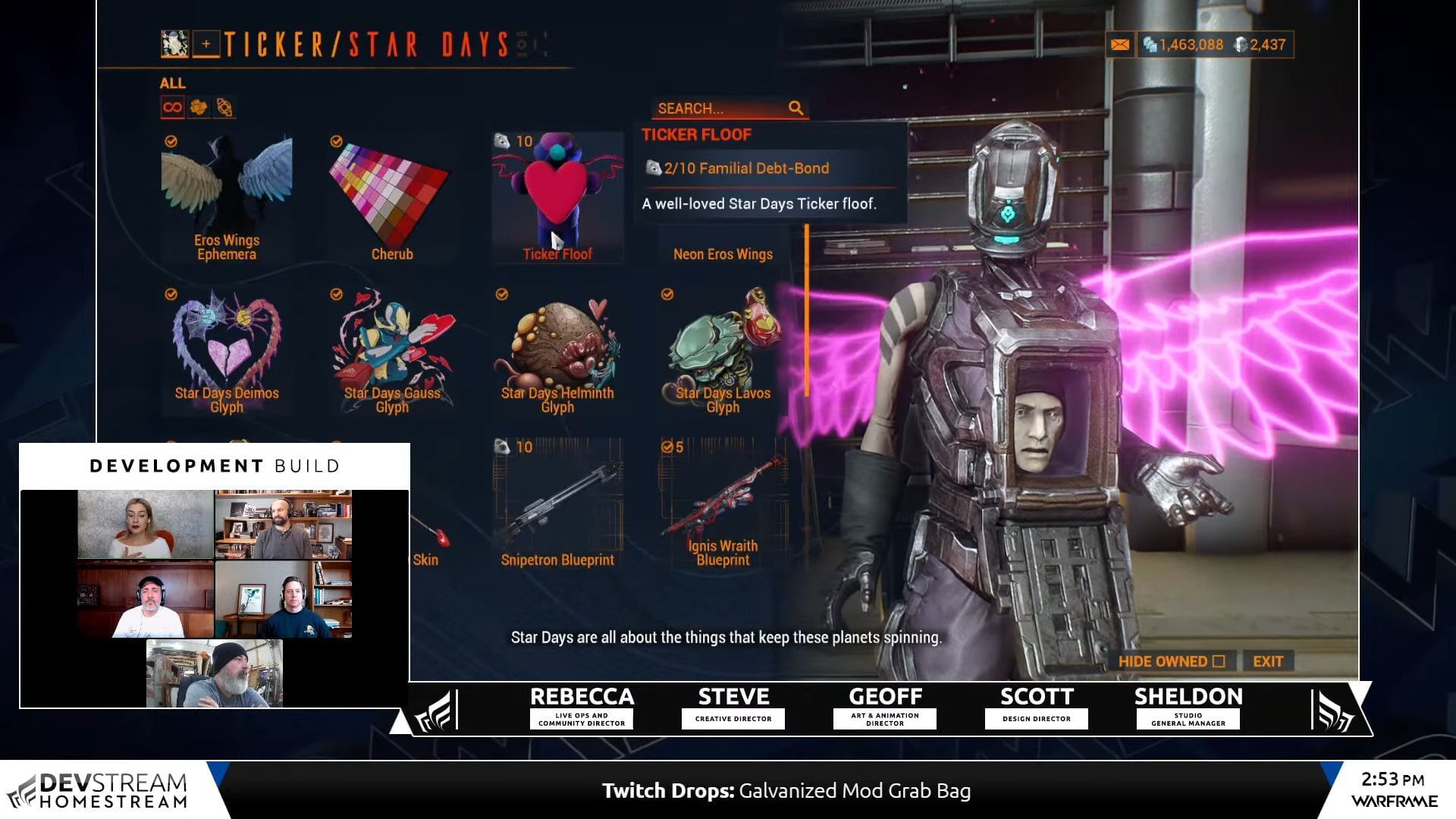Click the search field

(x=720, y=108)
